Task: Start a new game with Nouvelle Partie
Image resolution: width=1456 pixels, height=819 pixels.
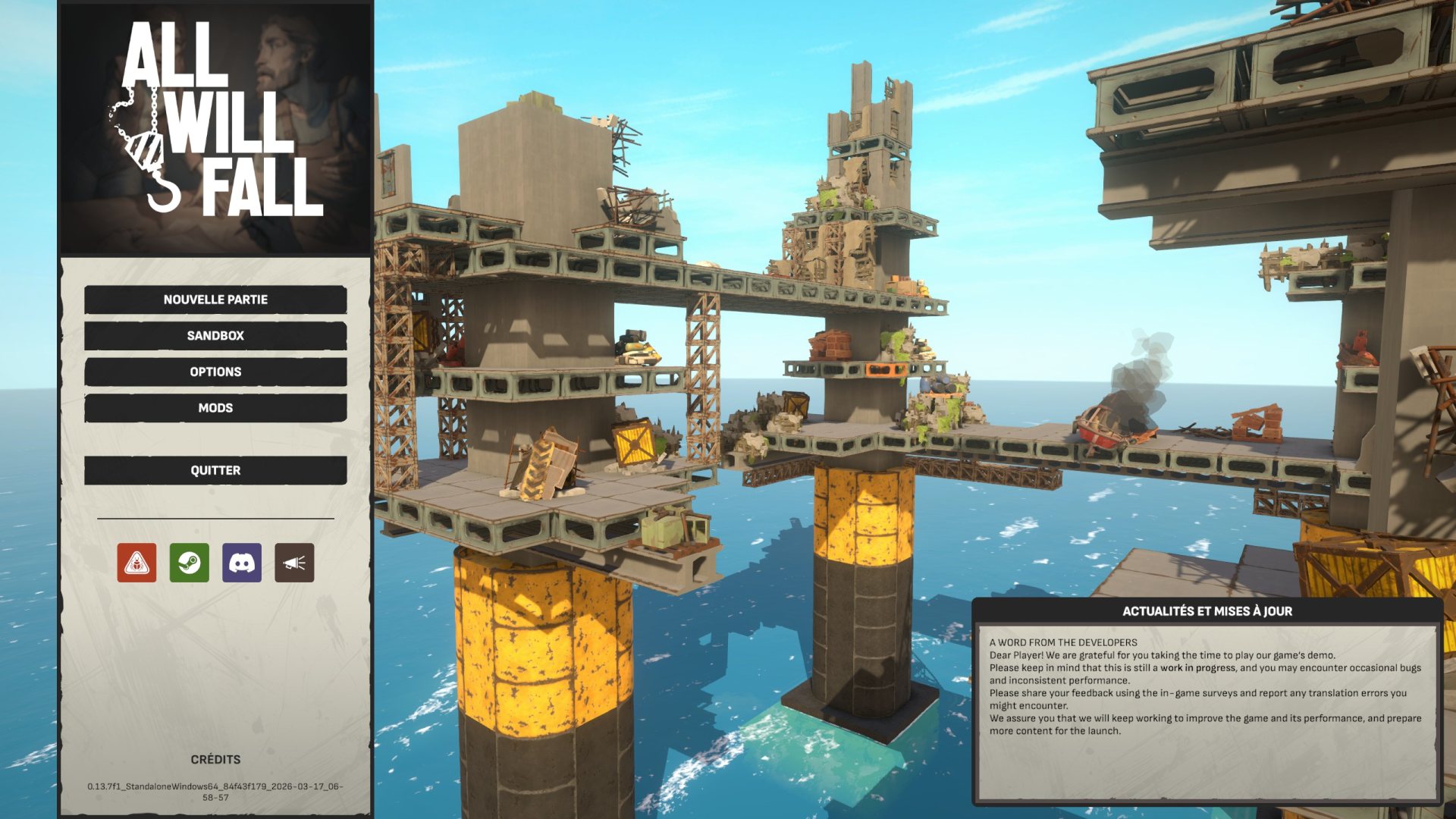Action: coord(215,300)
